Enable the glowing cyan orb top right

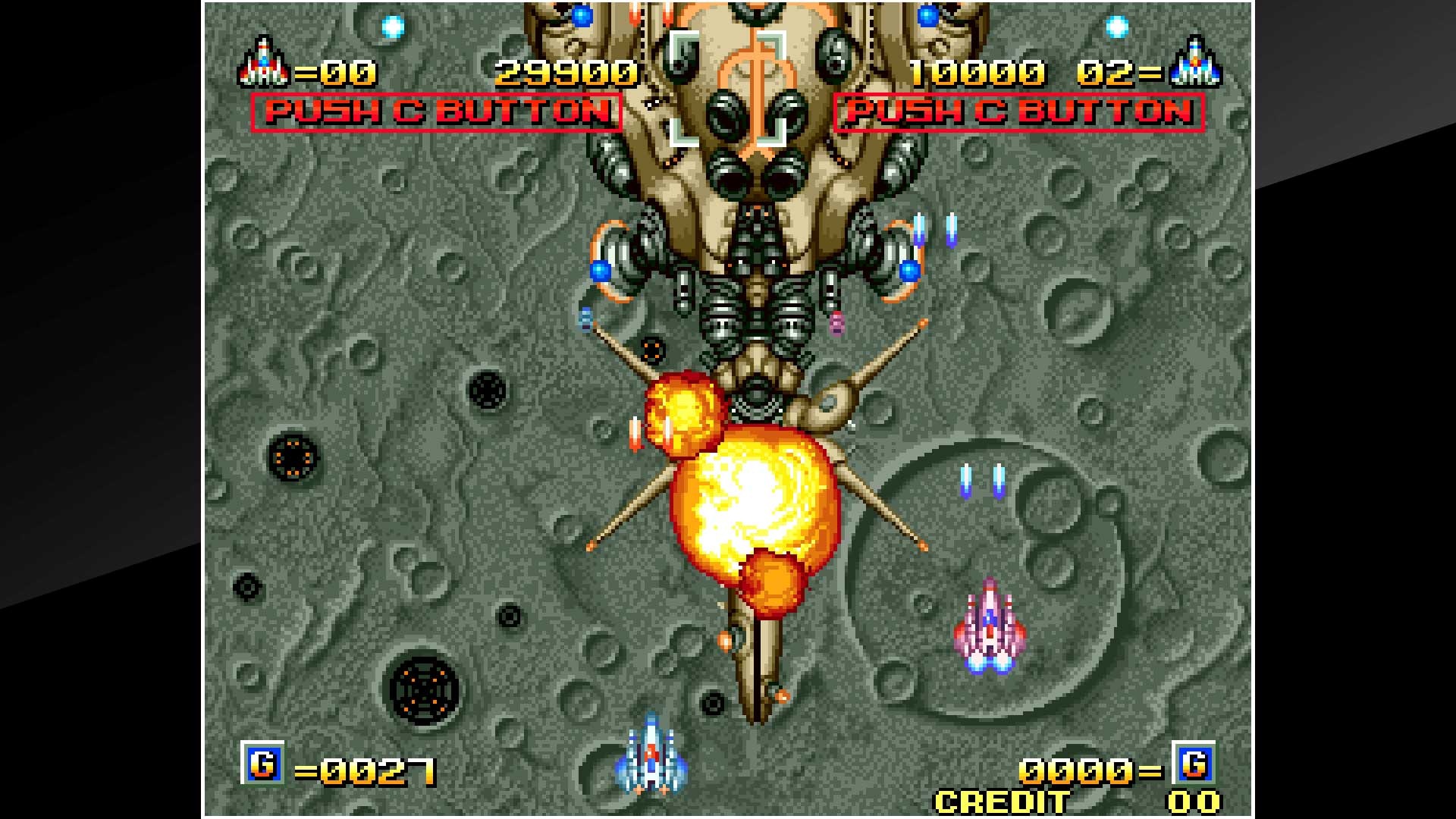click(1115, 27)
